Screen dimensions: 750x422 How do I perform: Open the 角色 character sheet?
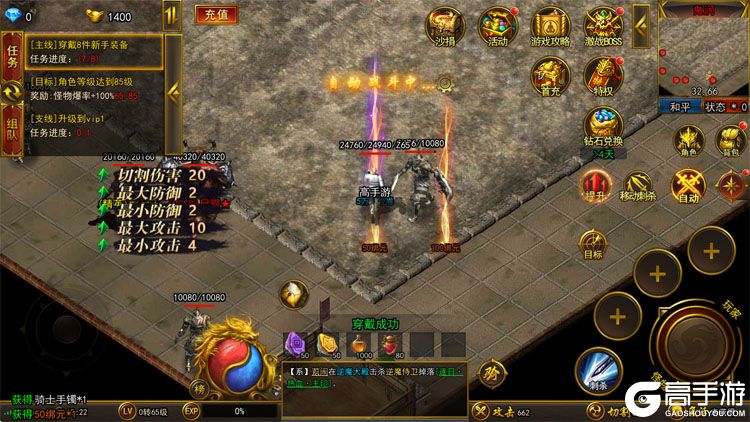tap(689, 142)
